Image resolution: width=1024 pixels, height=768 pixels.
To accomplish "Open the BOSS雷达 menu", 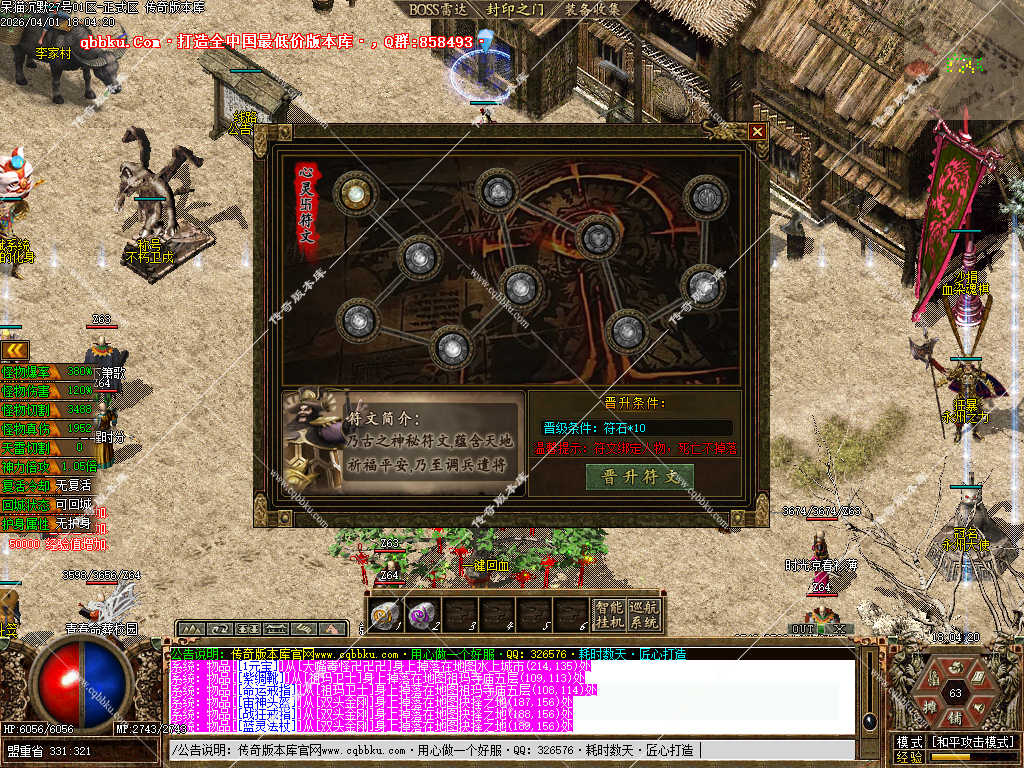I will [x=439, y=9].
